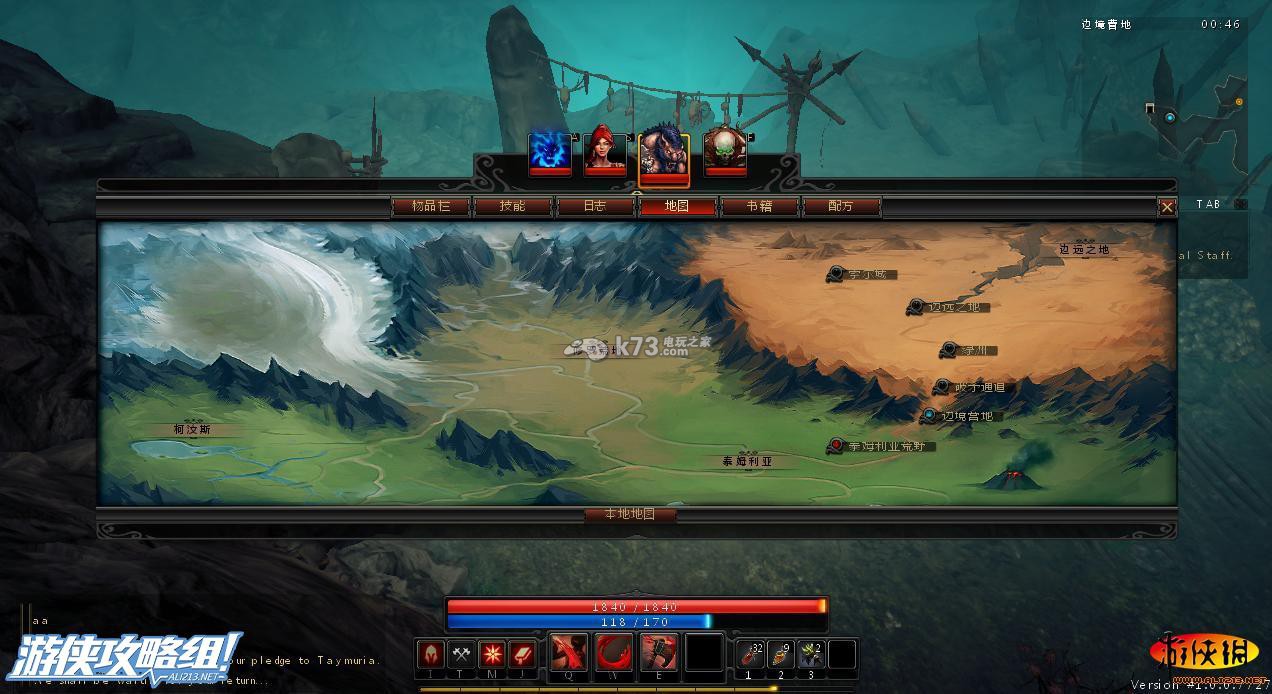This screenshot has height=694, width=1272.
Task: Open the helmet inventory shortcut icon
Action: (x=431, y=654)
